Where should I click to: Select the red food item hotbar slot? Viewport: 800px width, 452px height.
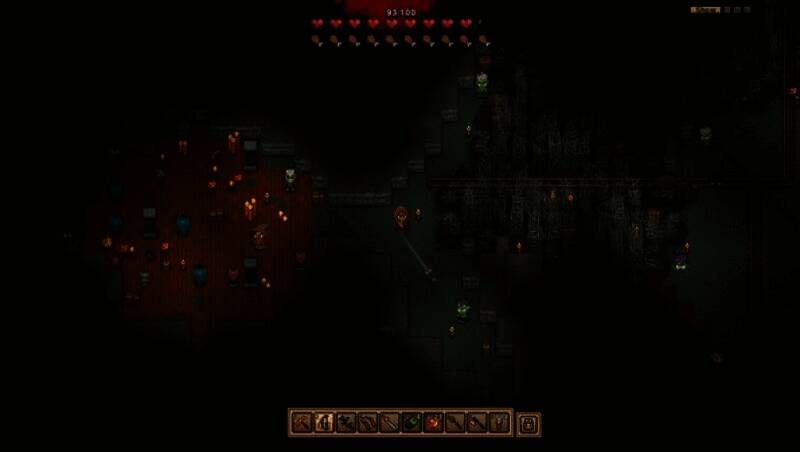434,423
